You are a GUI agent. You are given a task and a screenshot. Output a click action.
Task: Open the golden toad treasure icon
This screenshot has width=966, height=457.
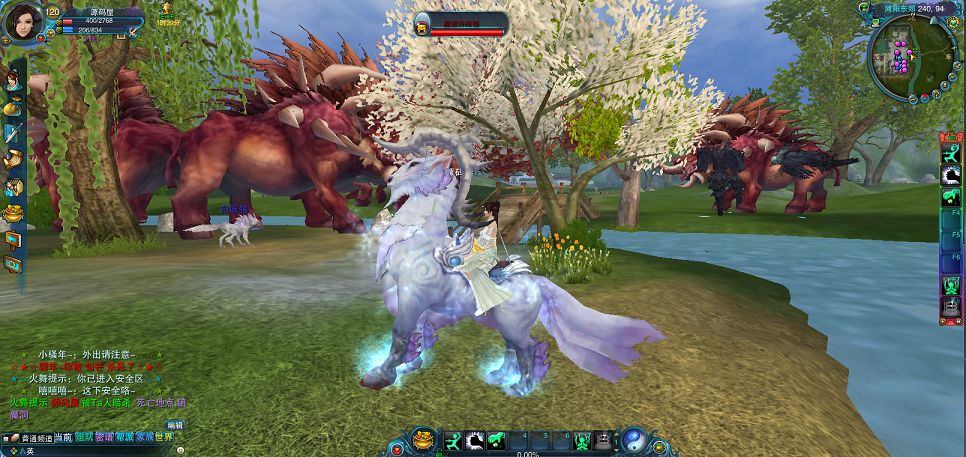423,440
